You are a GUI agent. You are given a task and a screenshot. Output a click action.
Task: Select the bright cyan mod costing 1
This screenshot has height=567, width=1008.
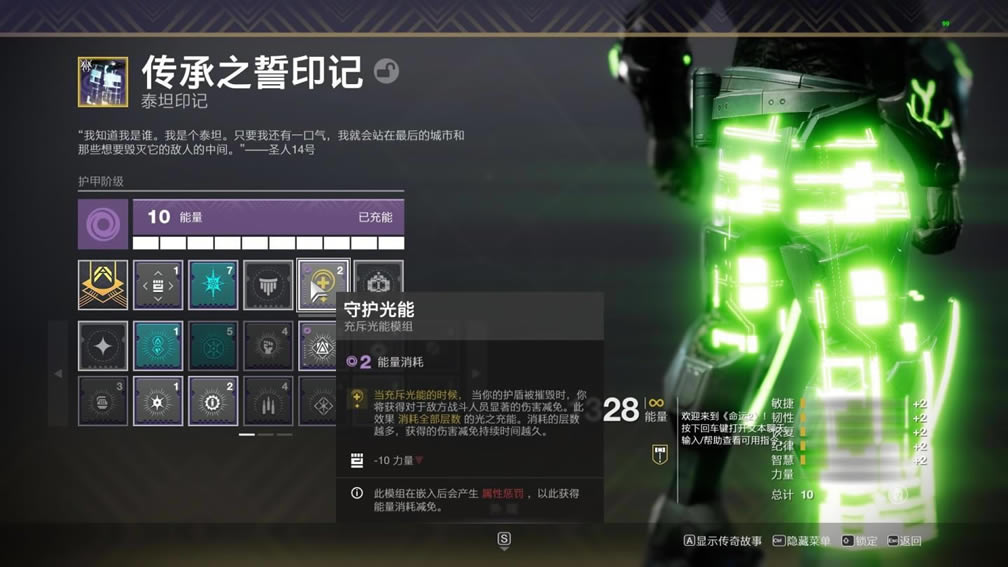(x=158, y=346)
